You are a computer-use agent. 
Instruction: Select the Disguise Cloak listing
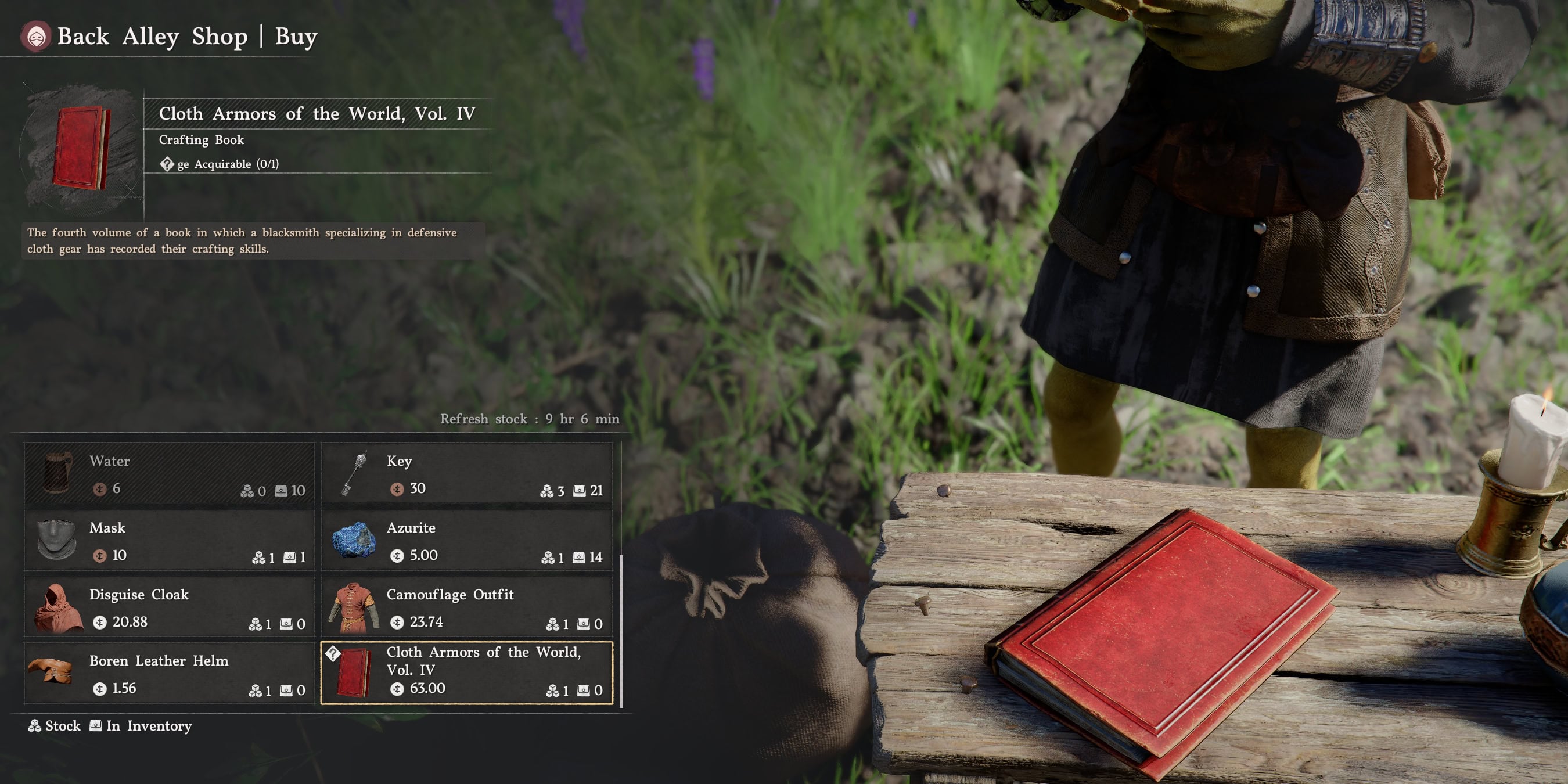(169, 607)
